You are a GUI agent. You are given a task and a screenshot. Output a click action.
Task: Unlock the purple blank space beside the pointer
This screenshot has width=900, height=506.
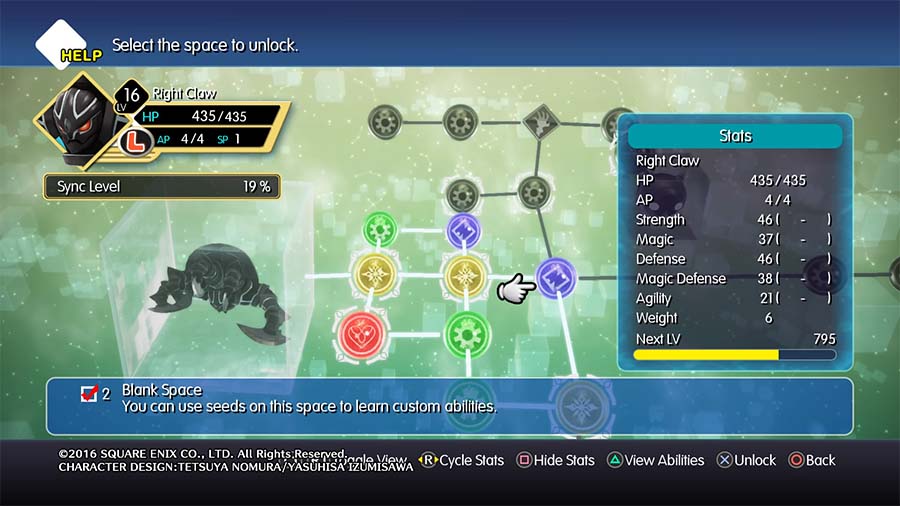click(555, 278)
